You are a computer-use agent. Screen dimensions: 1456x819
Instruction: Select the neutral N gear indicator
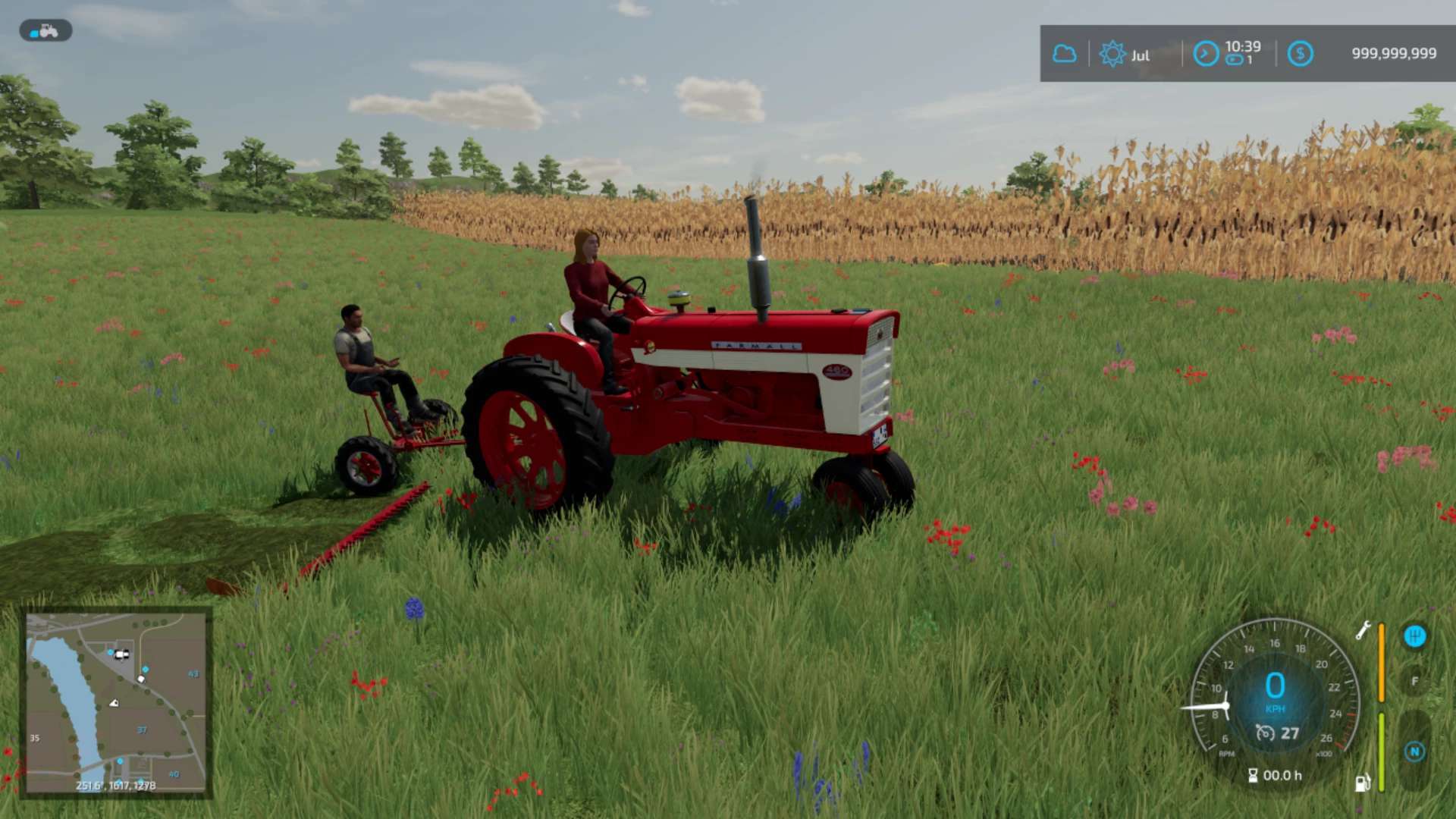(x=1414, y=752)
